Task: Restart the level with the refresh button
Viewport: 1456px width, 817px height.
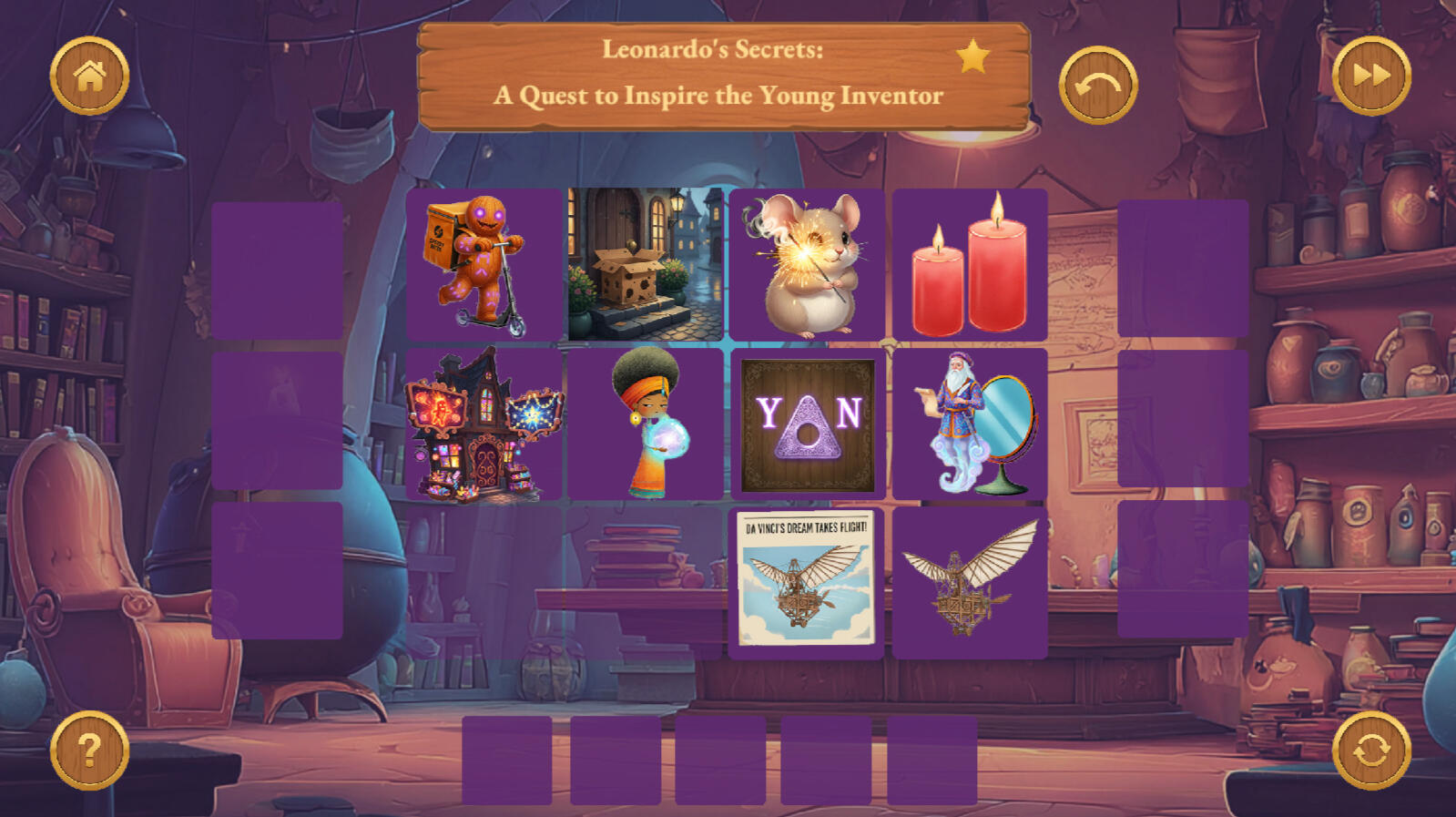Action: click(1371, 751)
